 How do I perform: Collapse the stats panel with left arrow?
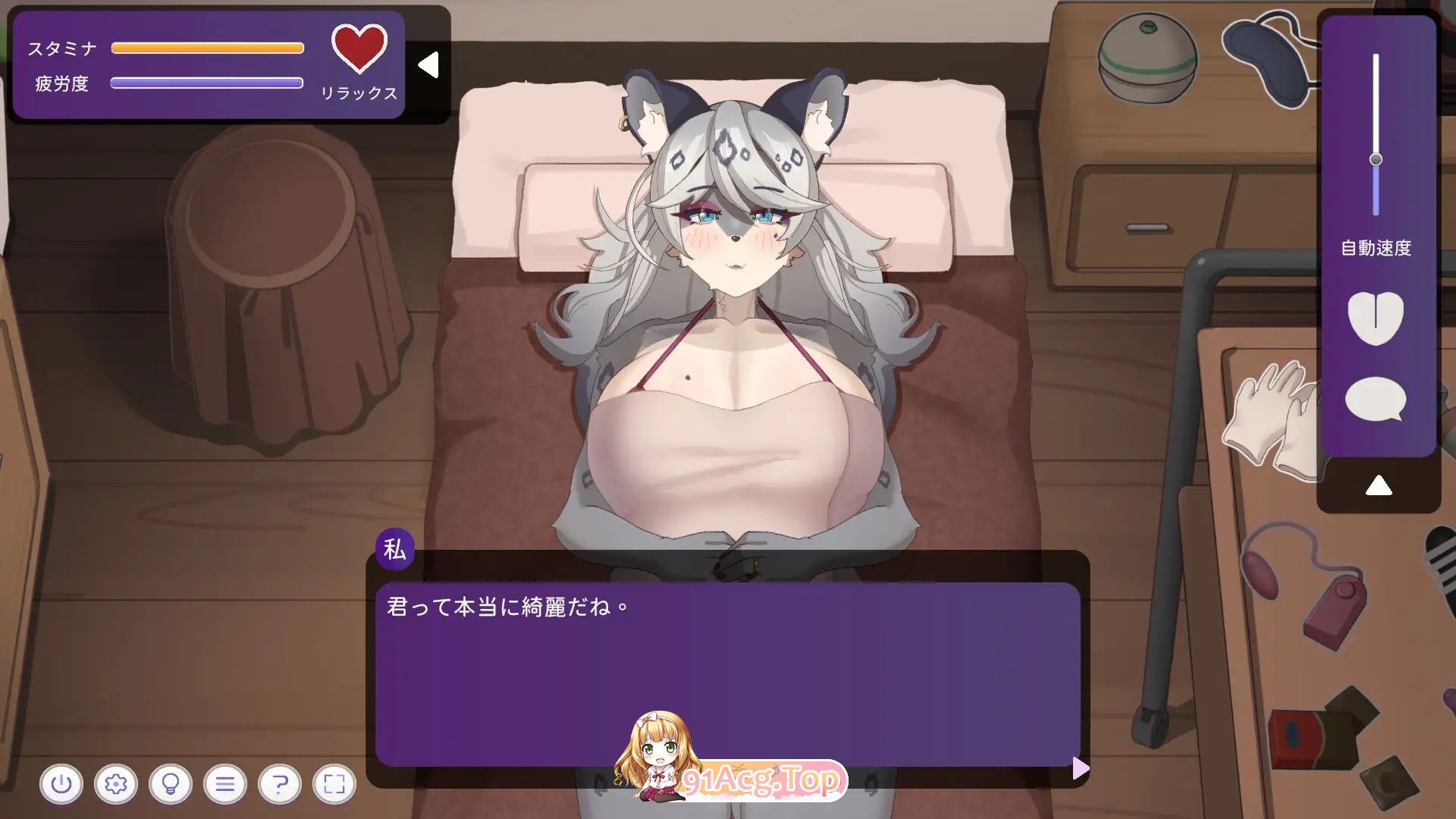coord(430,64)
